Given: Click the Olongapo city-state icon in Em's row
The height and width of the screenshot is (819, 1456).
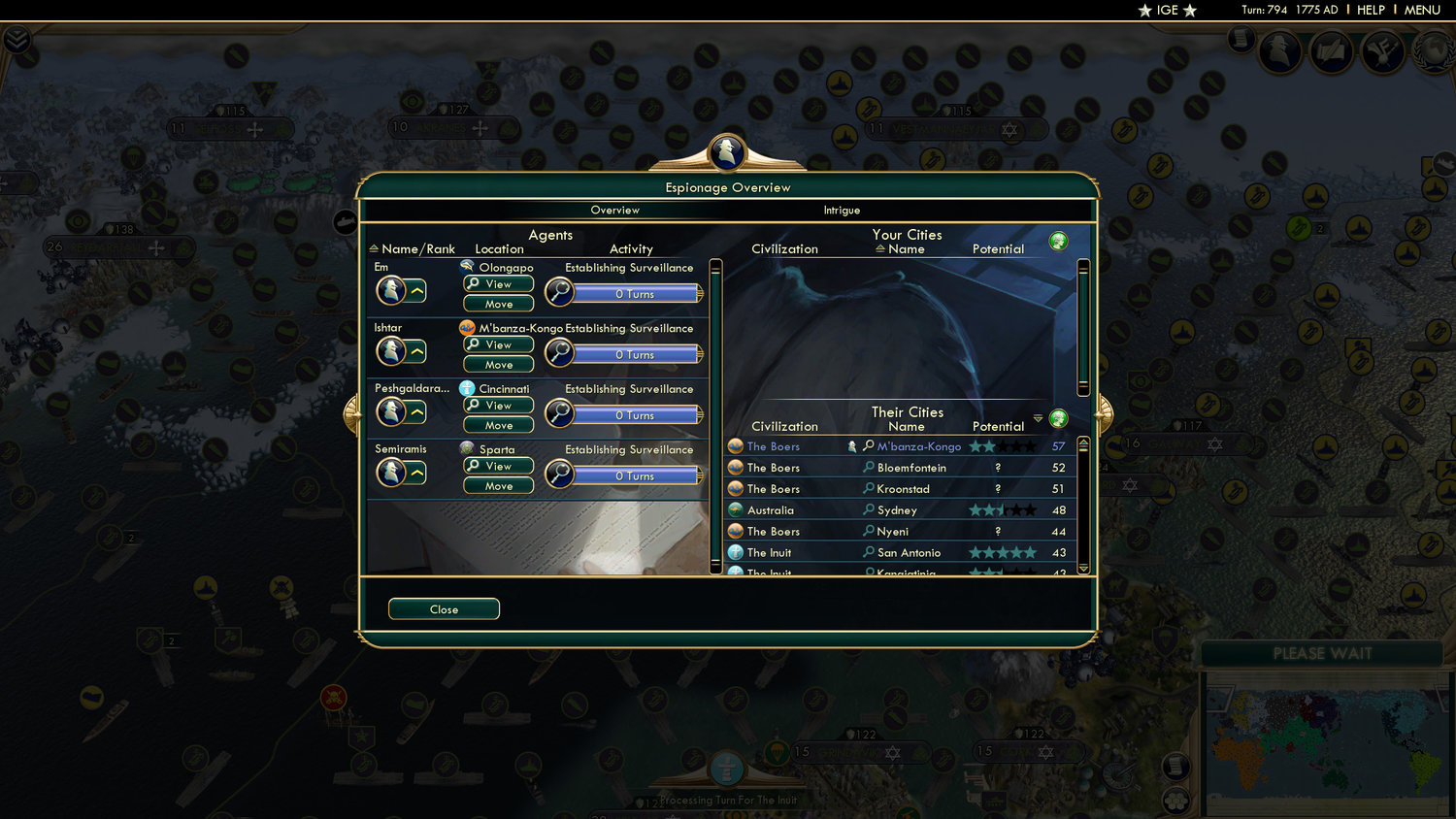Looking at the screenshot, I should 467,266.
